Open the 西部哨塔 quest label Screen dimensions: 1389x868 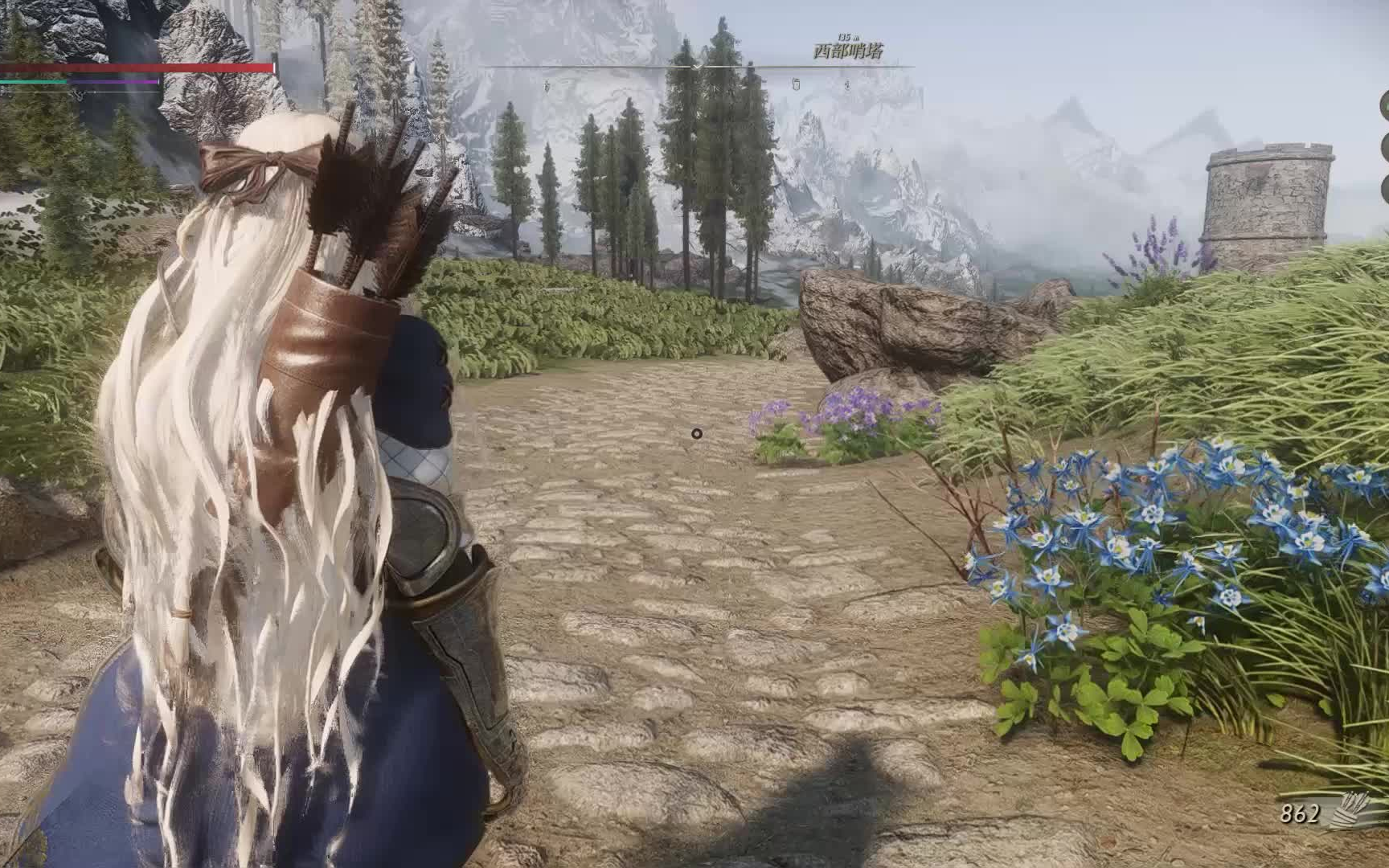pyautogui.click(x=848, y=52)
